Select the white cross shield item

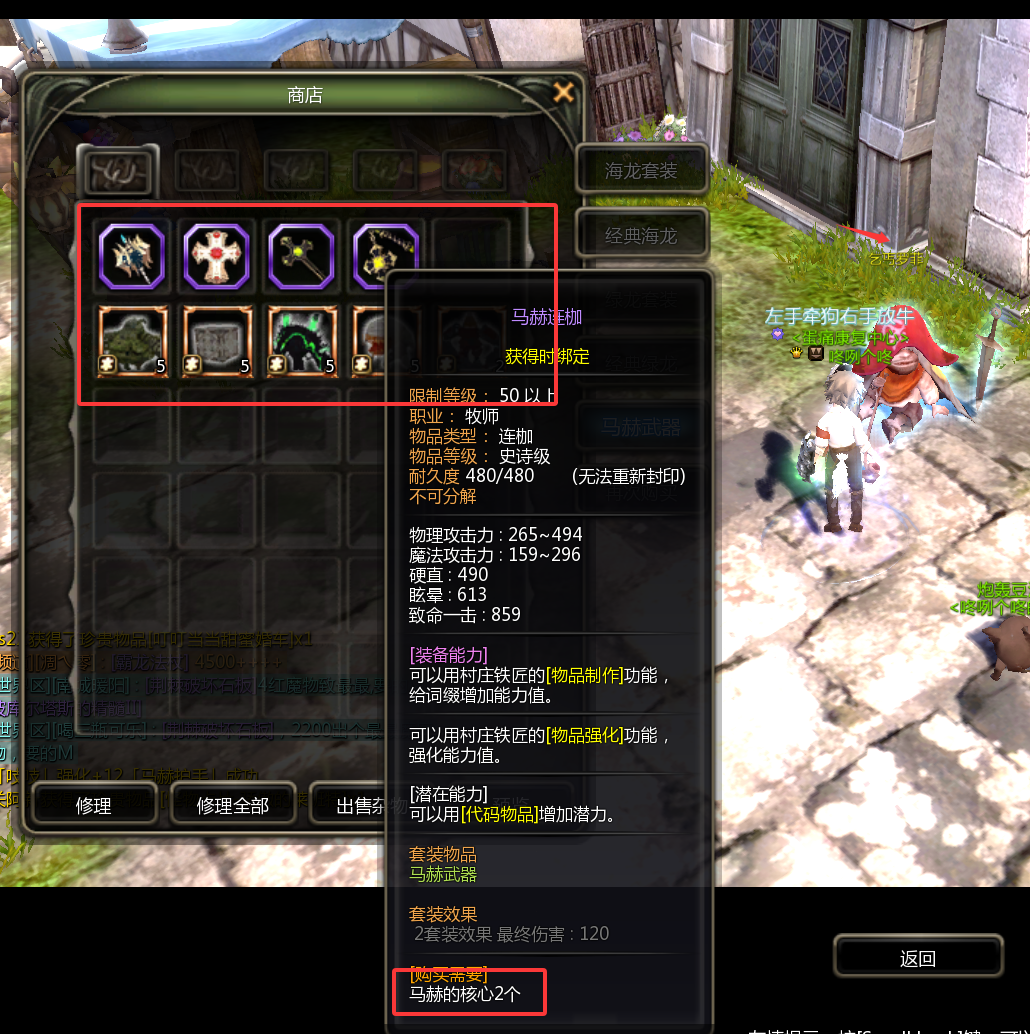tap(216, 257)
